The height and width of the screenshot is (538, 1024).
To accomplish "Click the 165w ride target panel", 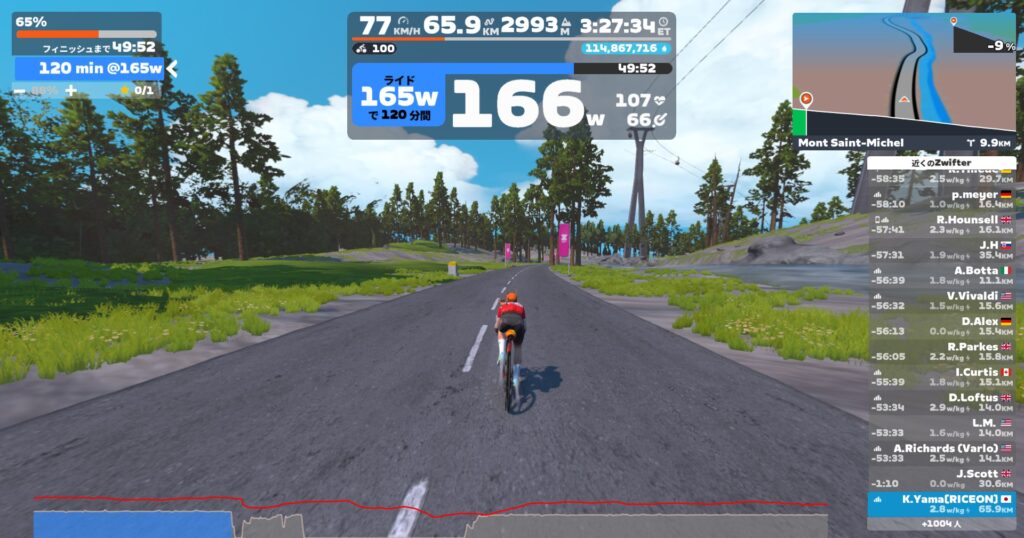I will point(399,102).
